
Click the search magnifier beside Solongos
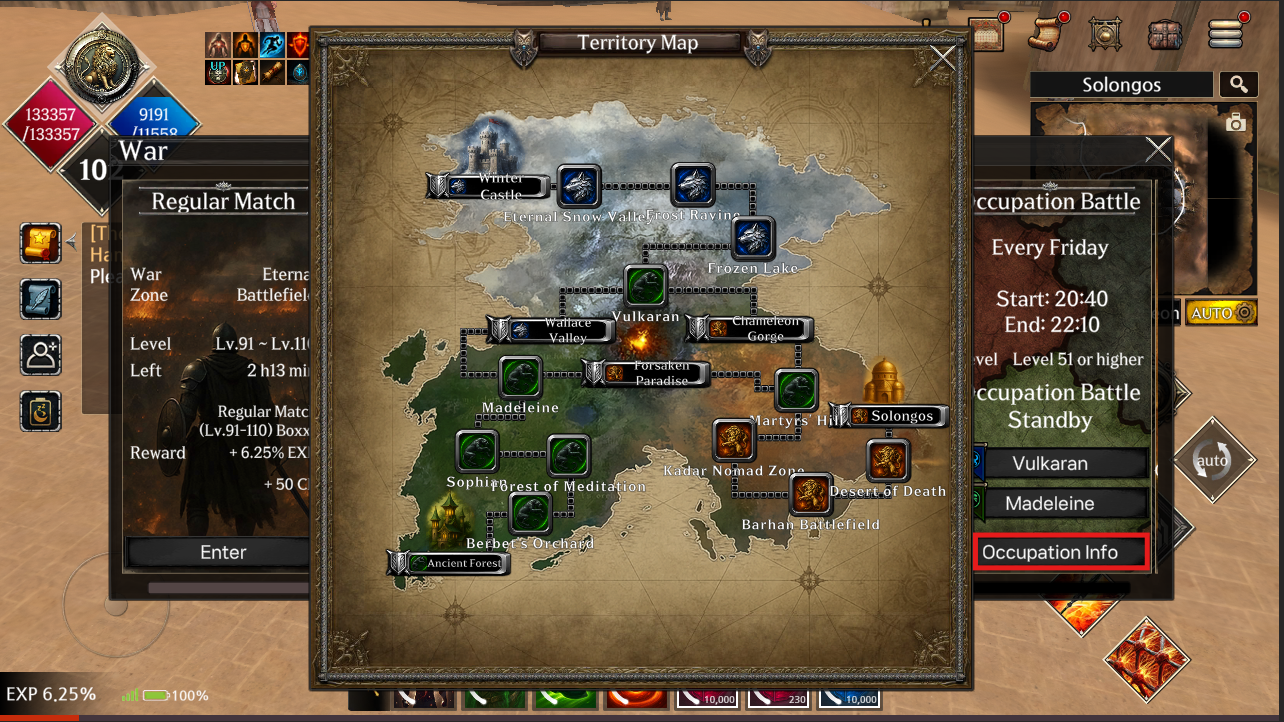click(x=1238, y=85)
